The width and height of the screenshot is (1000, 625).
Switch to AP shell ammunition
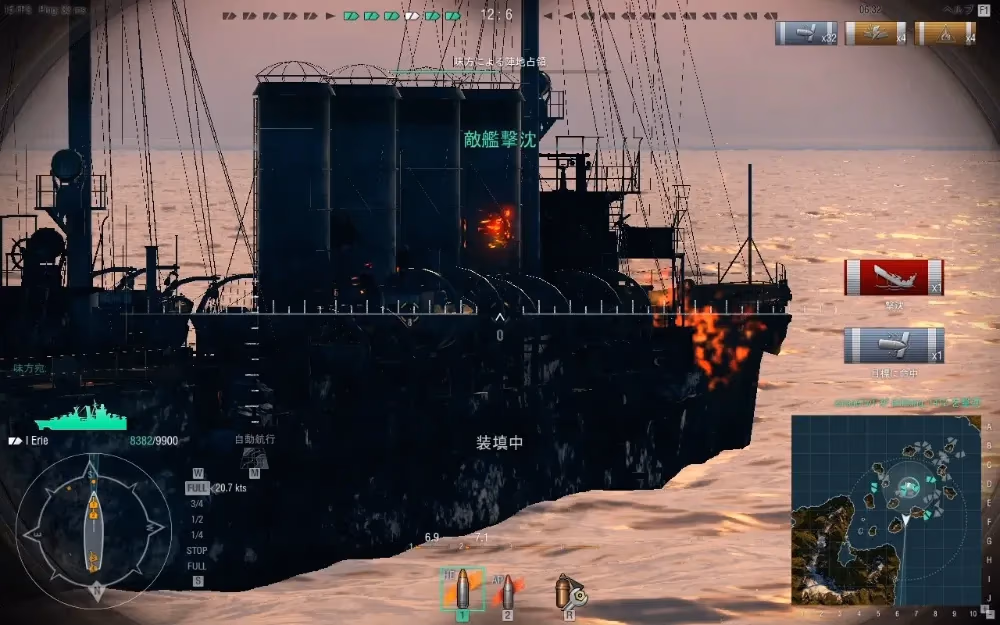pos(508,593)
